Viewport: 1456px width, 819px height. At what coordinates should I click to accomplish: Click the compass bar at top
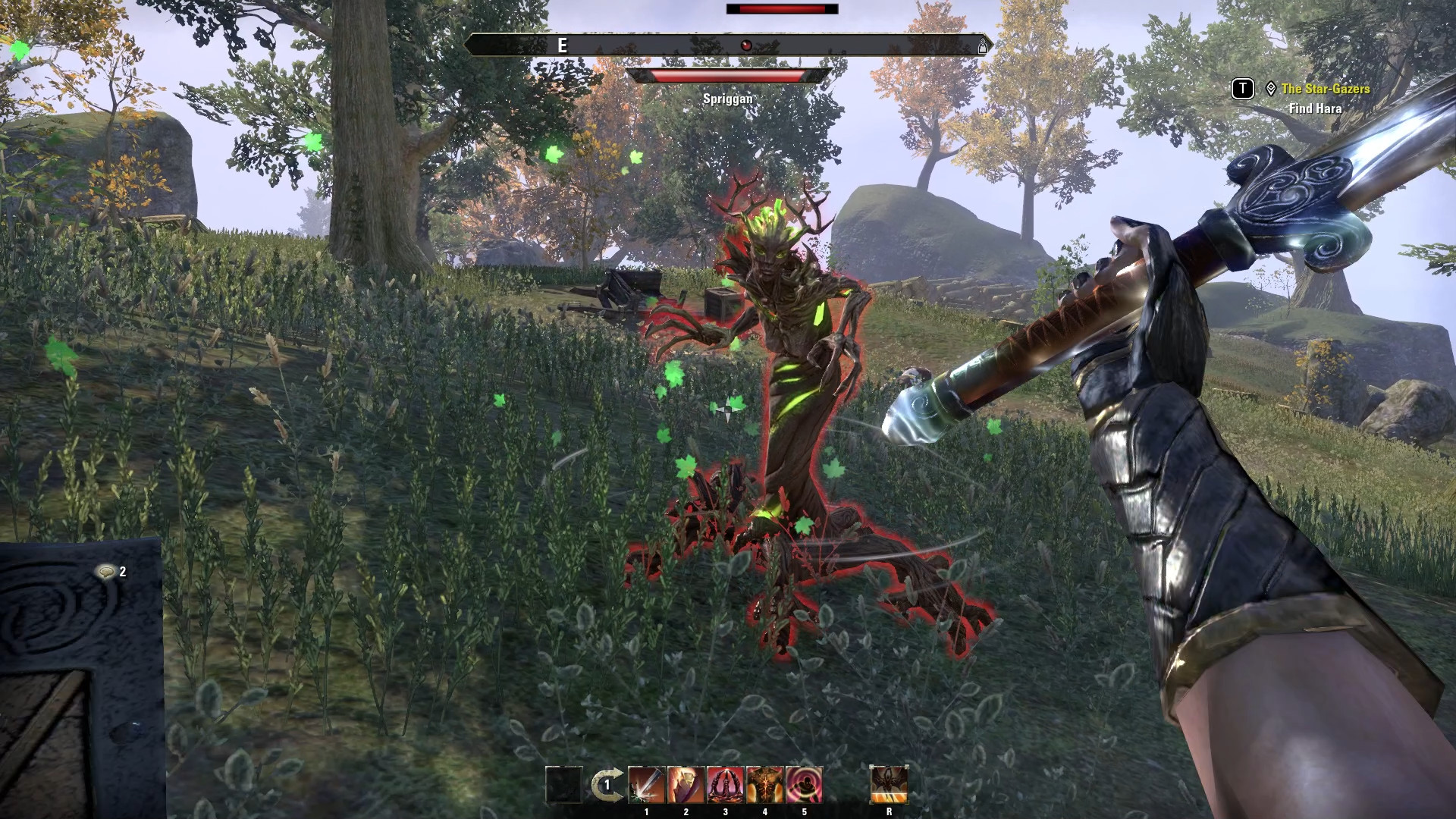[x=728, y=45]
